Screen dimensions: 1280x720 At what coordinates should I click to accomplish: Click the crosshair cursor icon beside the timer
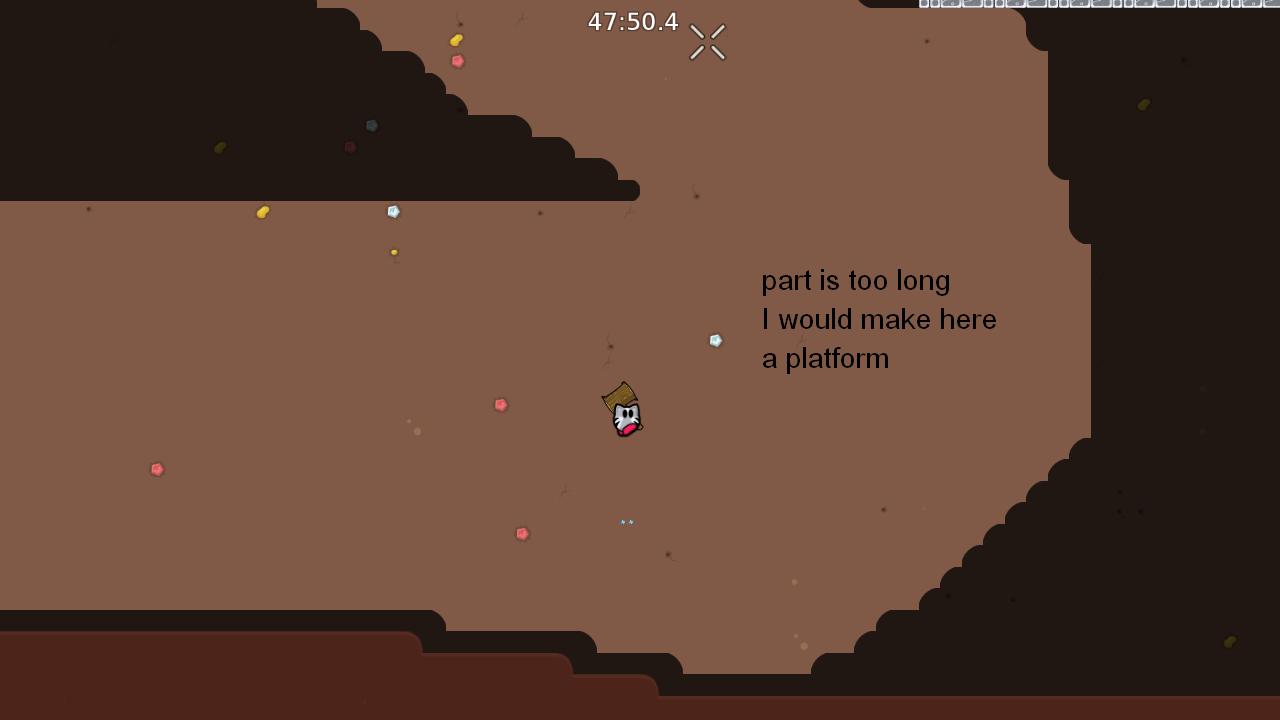[706, 41]
